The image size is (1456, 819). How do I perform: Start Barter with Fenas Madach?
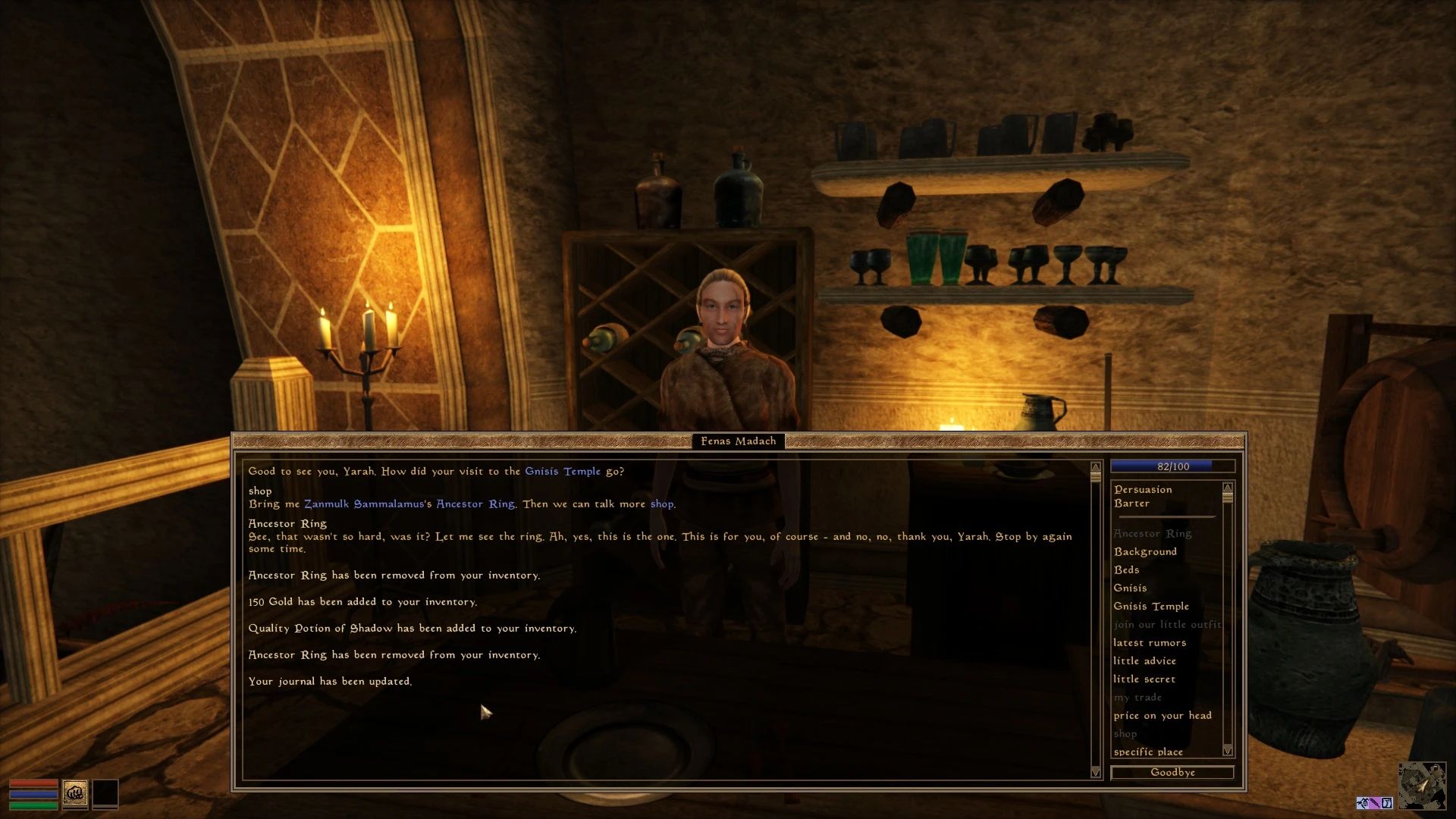click(x=1131, y=503)
